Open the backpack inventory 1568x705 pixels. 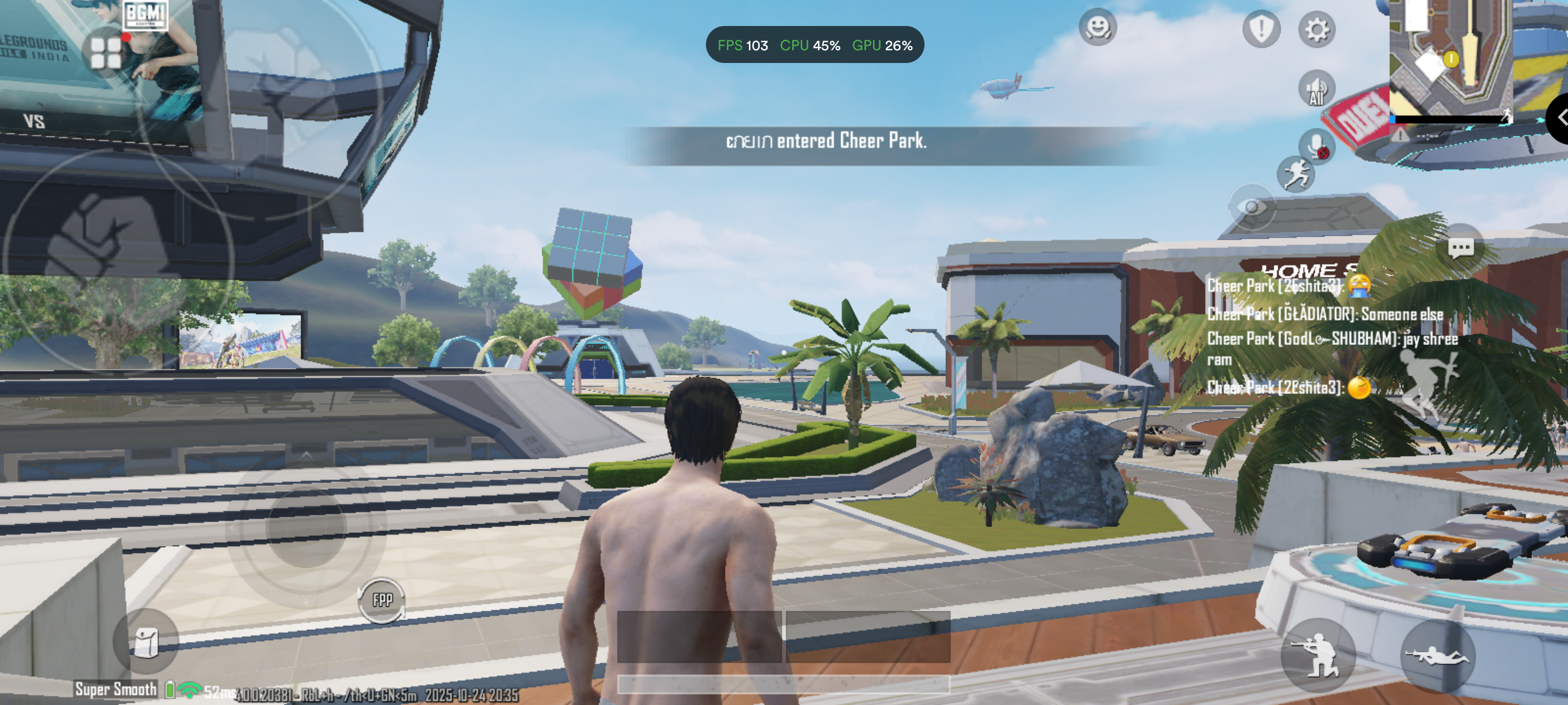146,641
